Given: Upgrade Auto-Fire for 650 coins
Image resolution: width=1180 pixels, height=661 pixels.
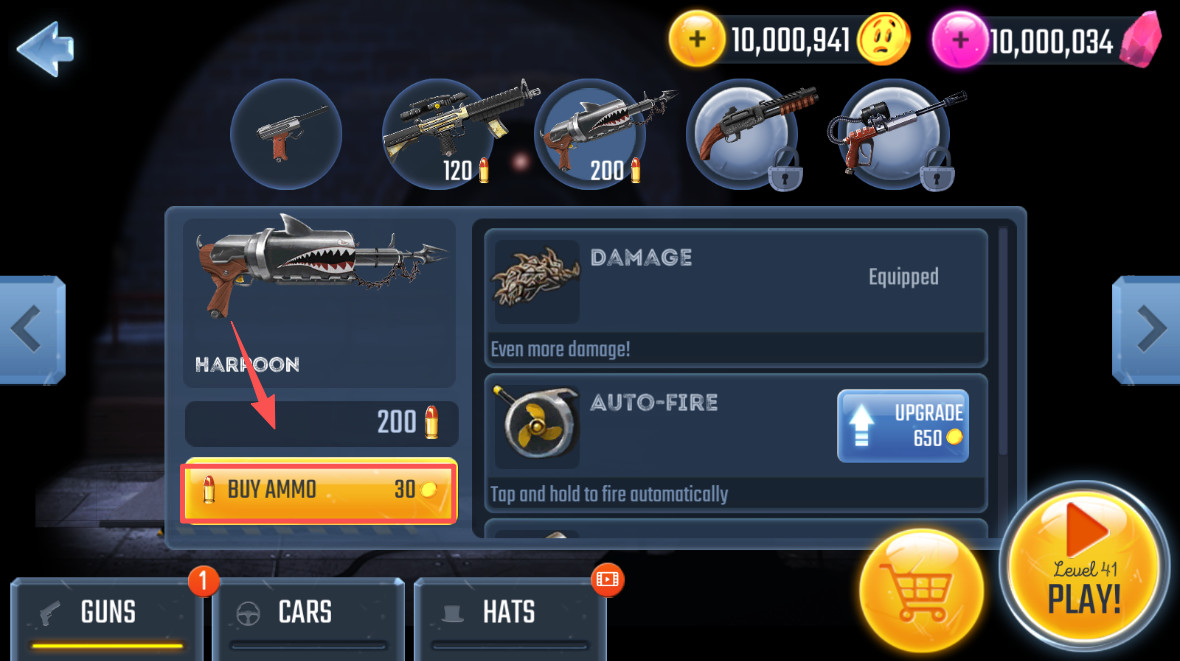Looking at the screenshot, I should click(902, 426).
